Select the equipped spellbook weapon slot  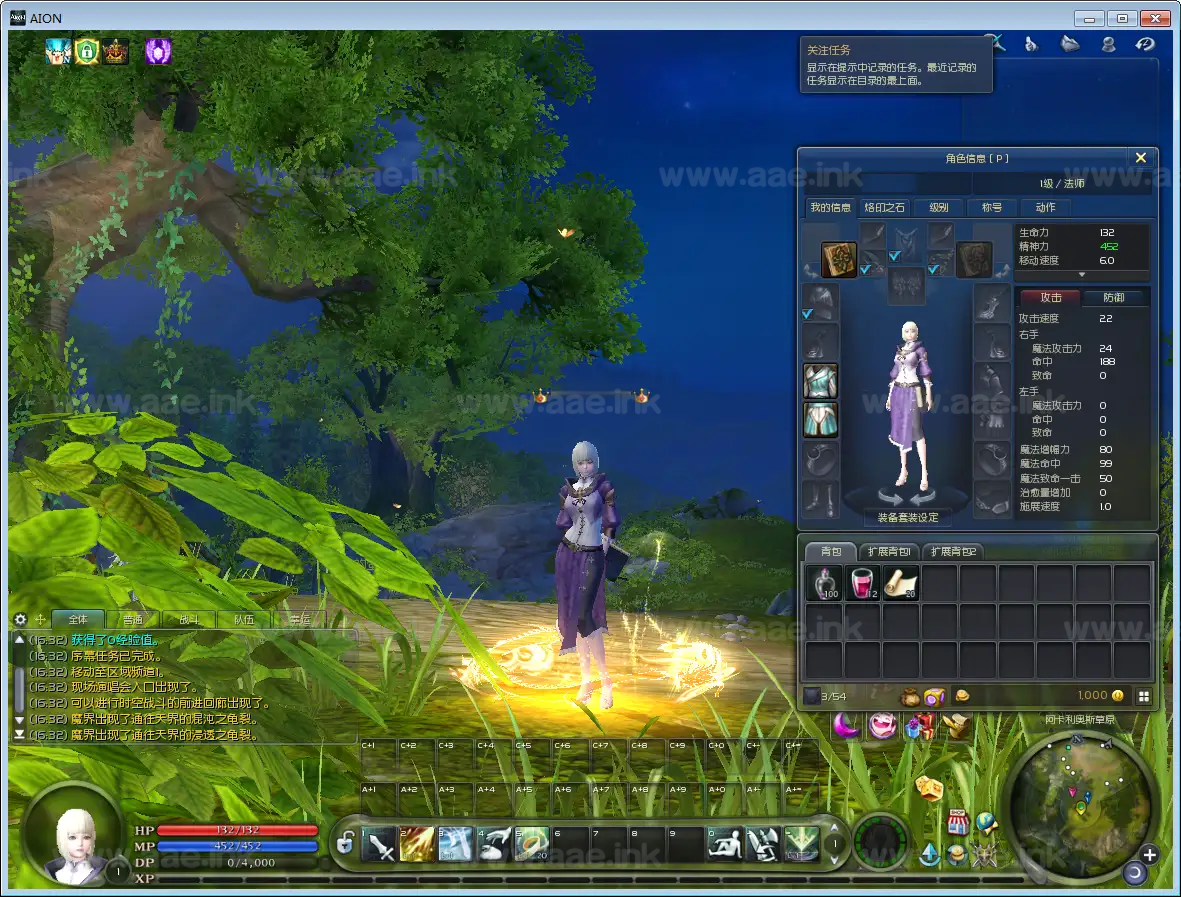click(839, 260)
